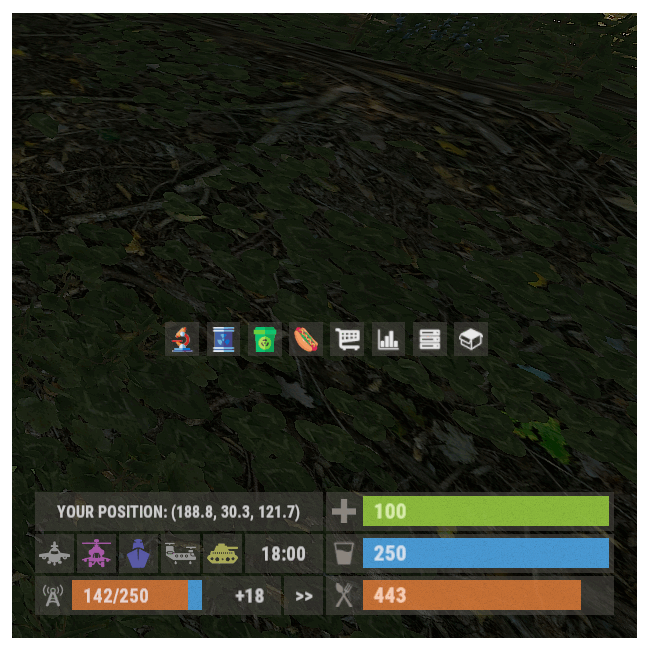This screenshot has width=650, height=650.
Task: Select the green recycle bin icon
Action: [263, 340]
